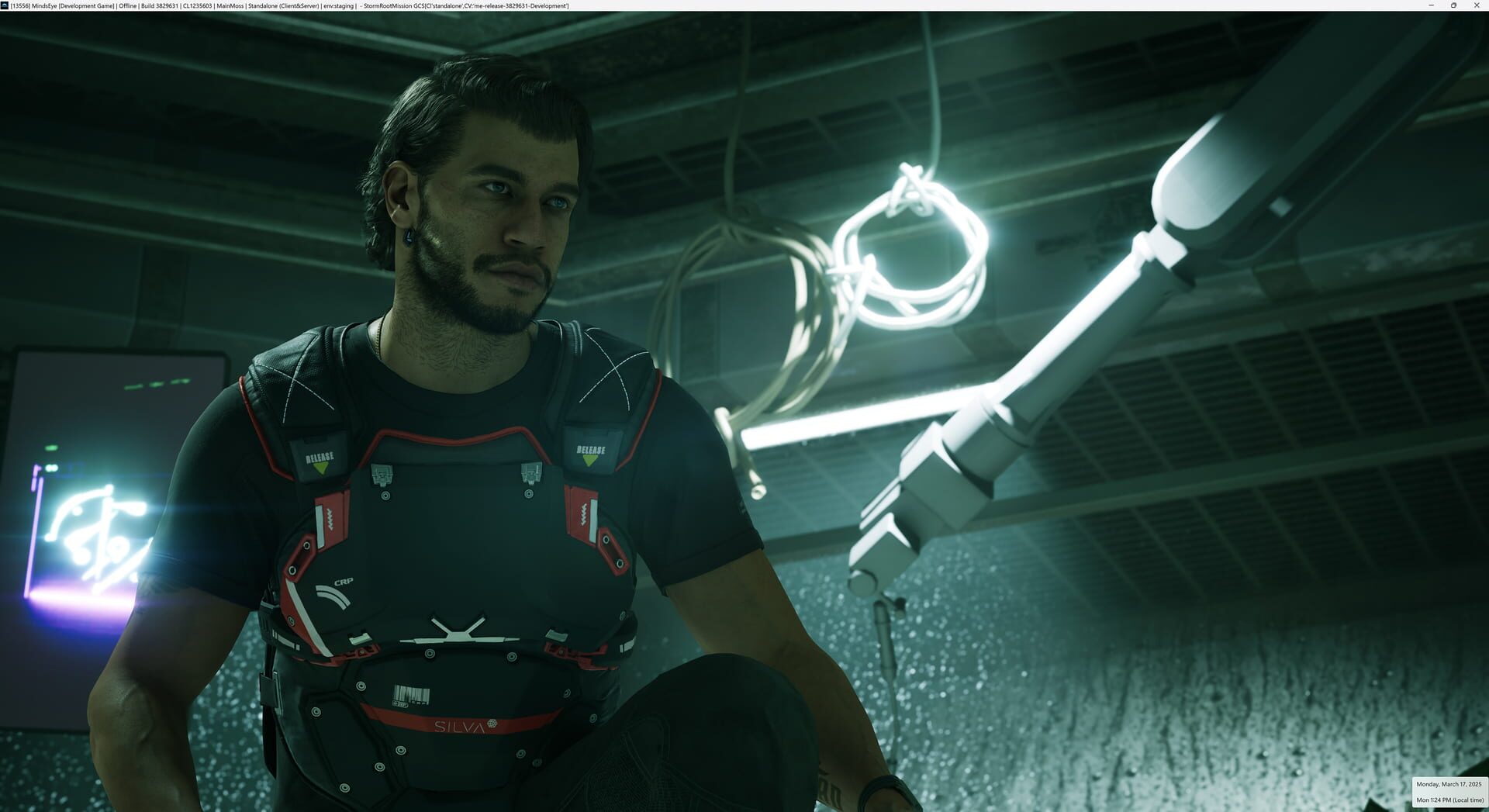Viewport: 1489px width, 812px height.
Task: Click the CRP marking on the armor plate
Action: [344, 581]
